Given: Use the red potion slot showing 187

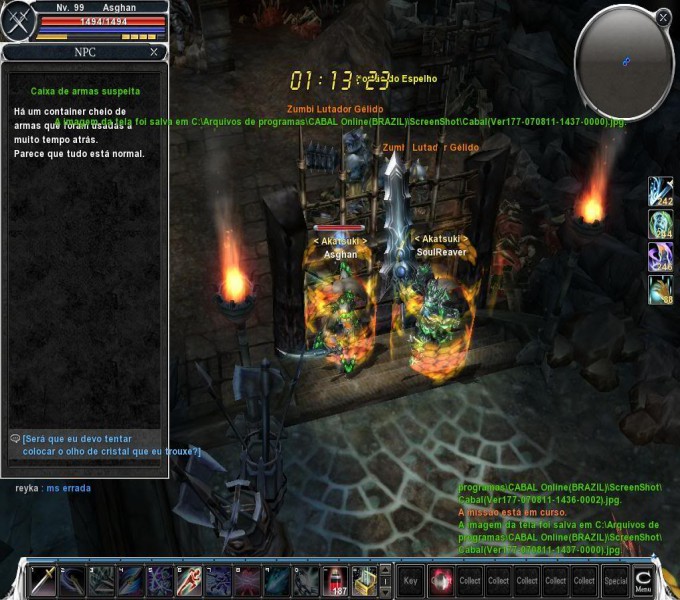Looking at the screenshot, I should point(336,580).
